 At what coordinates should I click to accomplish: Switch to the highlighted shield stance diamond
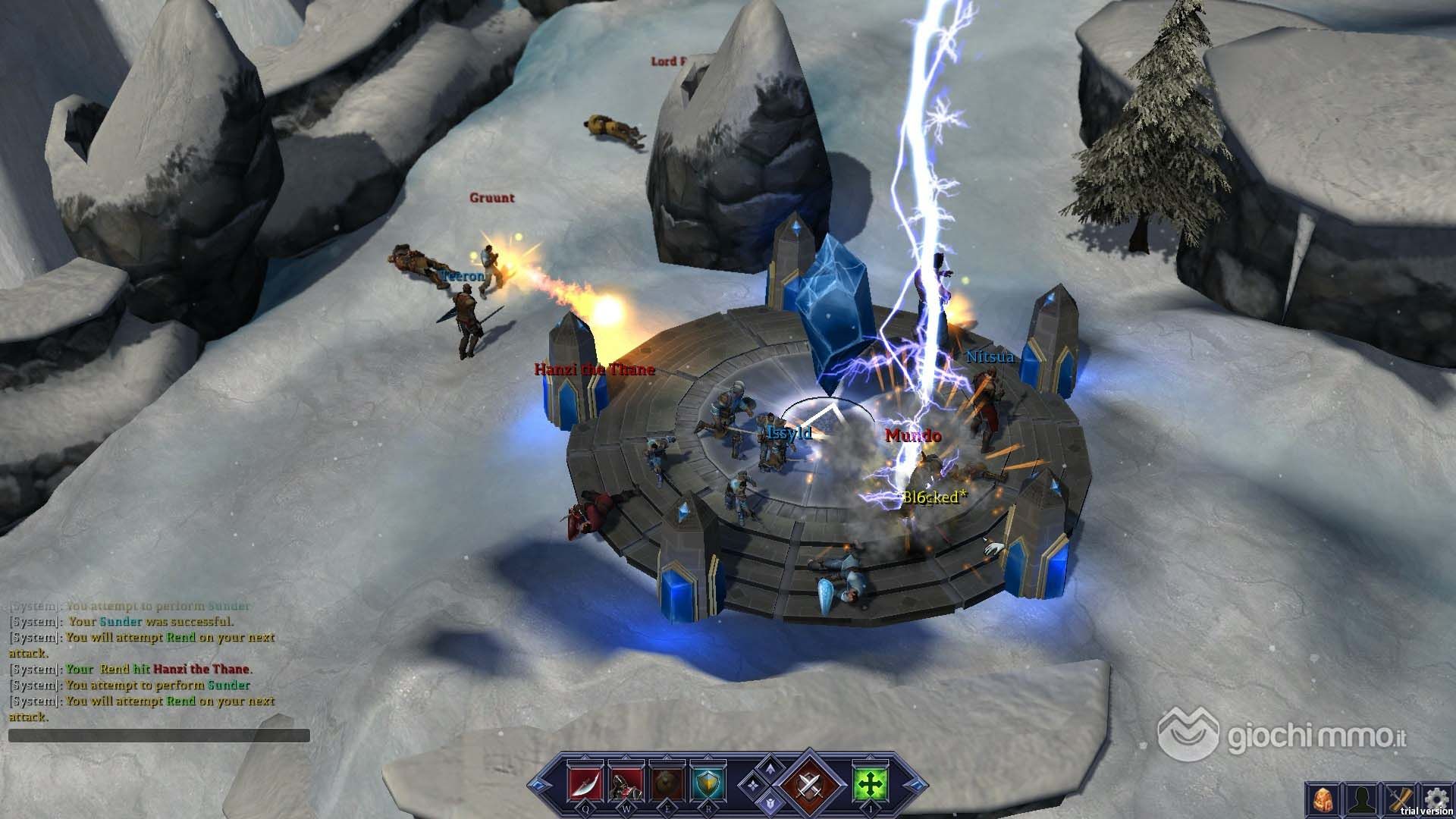coord(770,802)
